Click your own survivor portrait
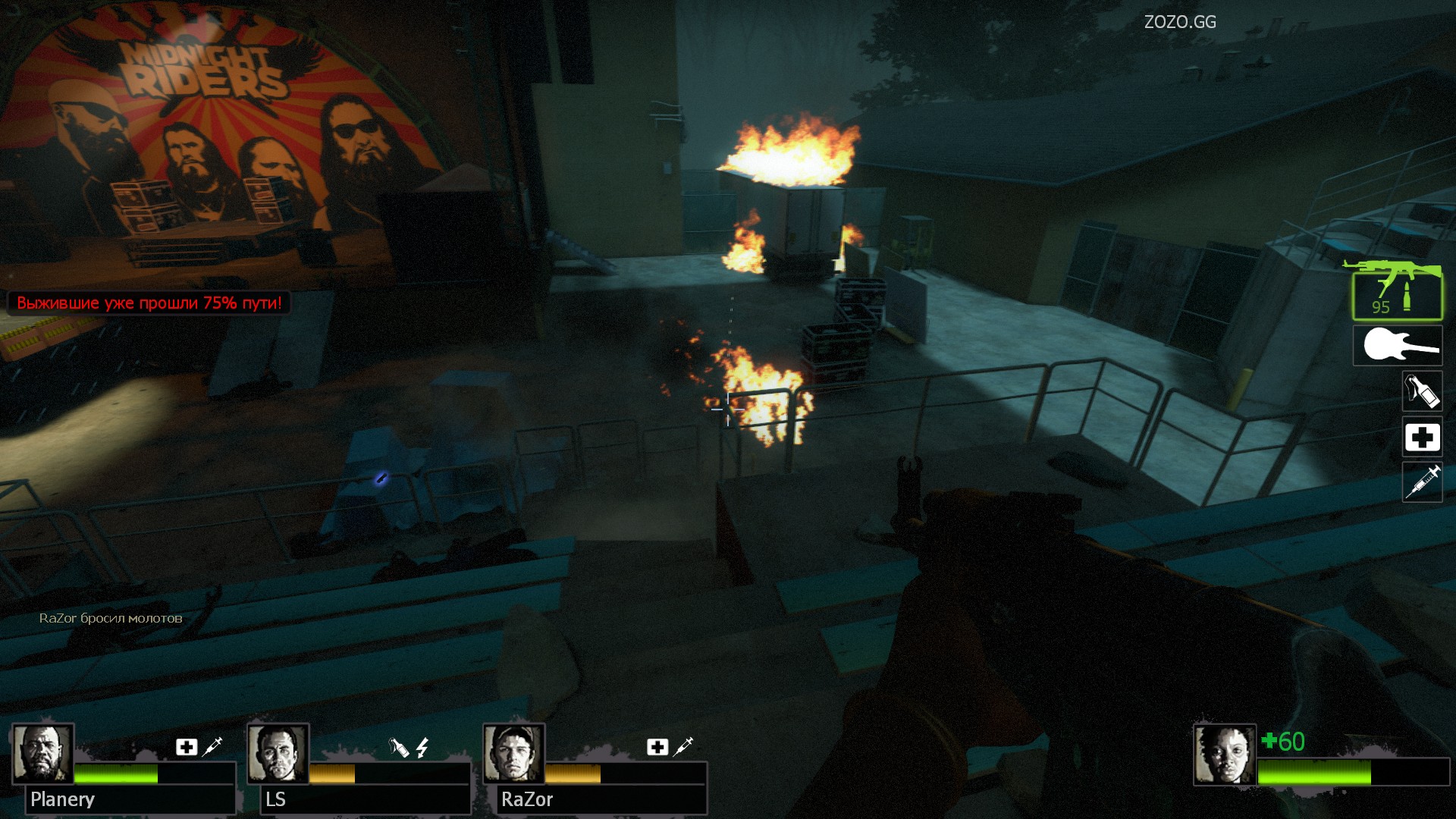The height and width of the screenshot is (819, 1456). (x=1224, y=754)
